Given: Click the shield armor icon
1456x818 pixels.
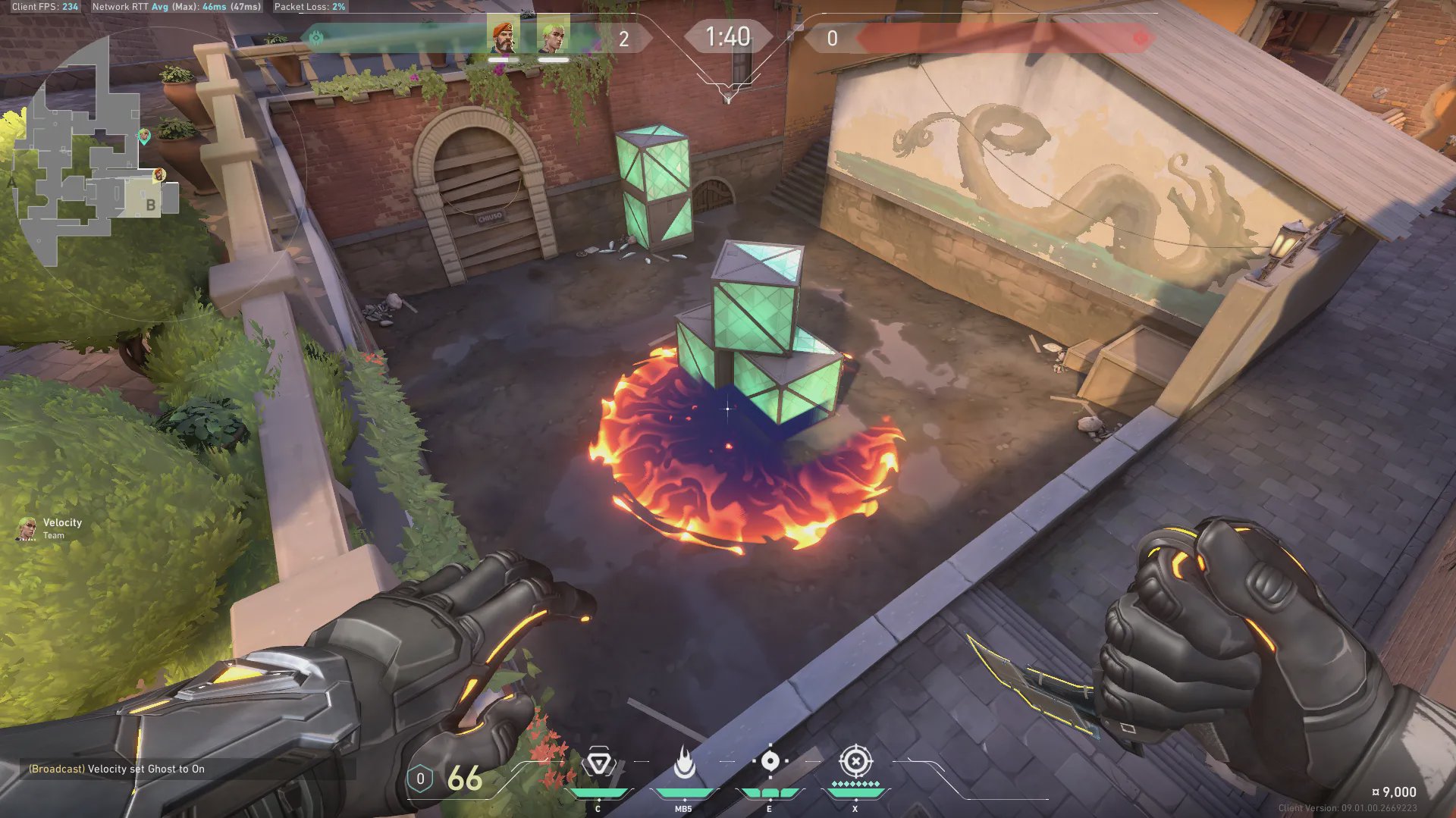Looking at the screenshot, I should tap(420, 779).
